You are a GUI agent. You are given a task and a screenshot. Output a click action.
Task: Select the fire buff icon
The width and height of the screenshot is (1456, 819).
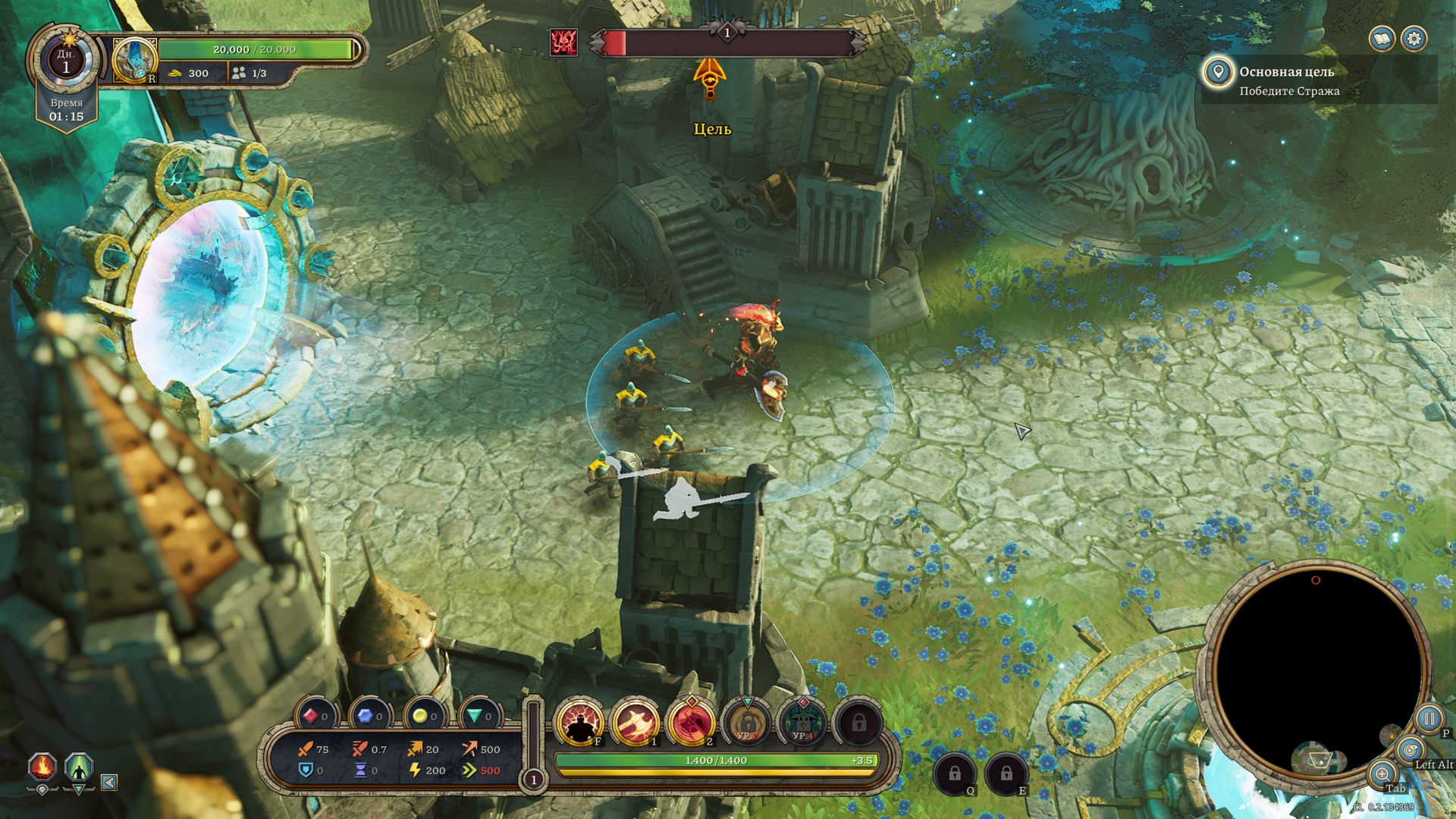[42, 767]
